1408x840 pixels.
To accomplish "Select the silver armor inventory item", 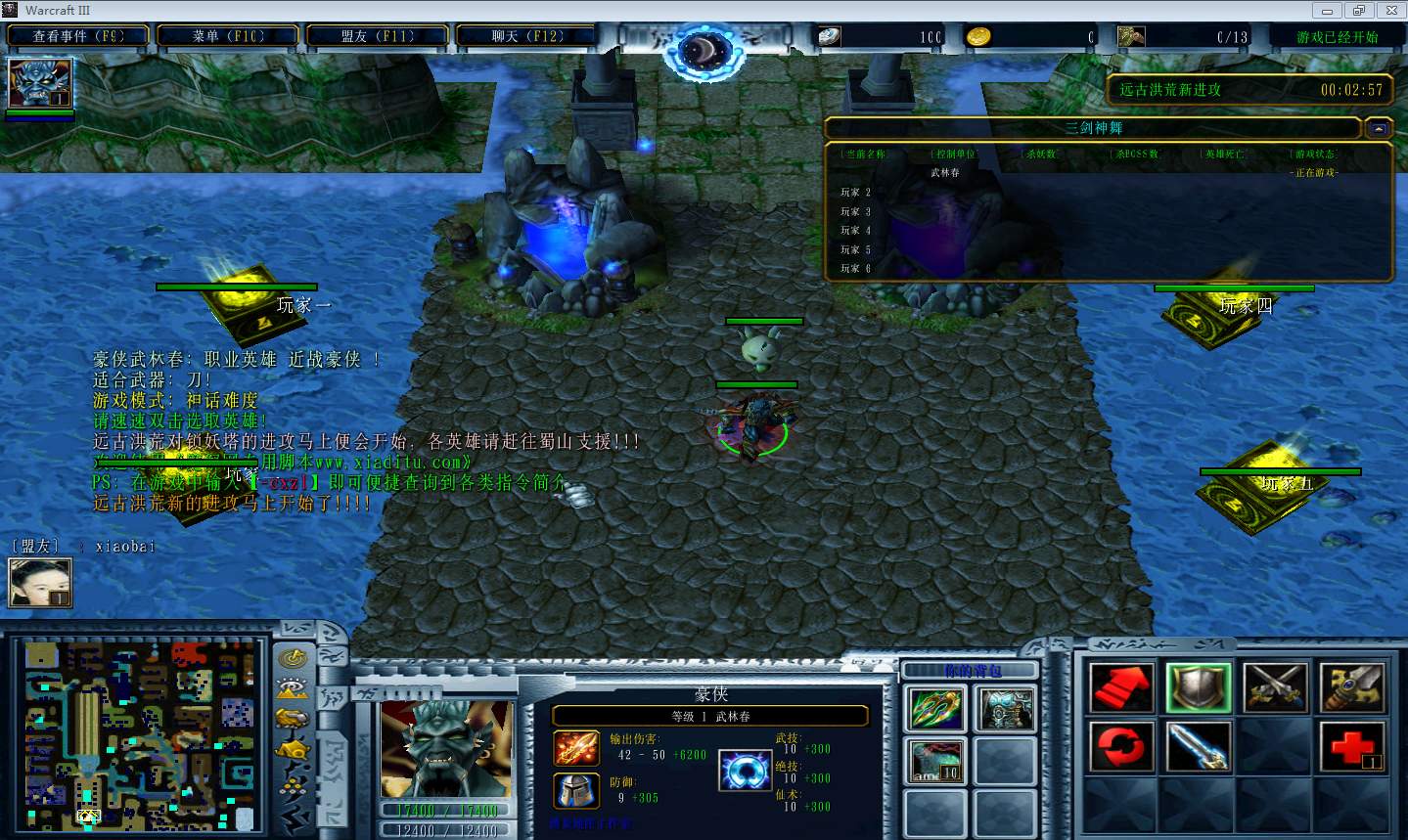I will (1006, 709).
